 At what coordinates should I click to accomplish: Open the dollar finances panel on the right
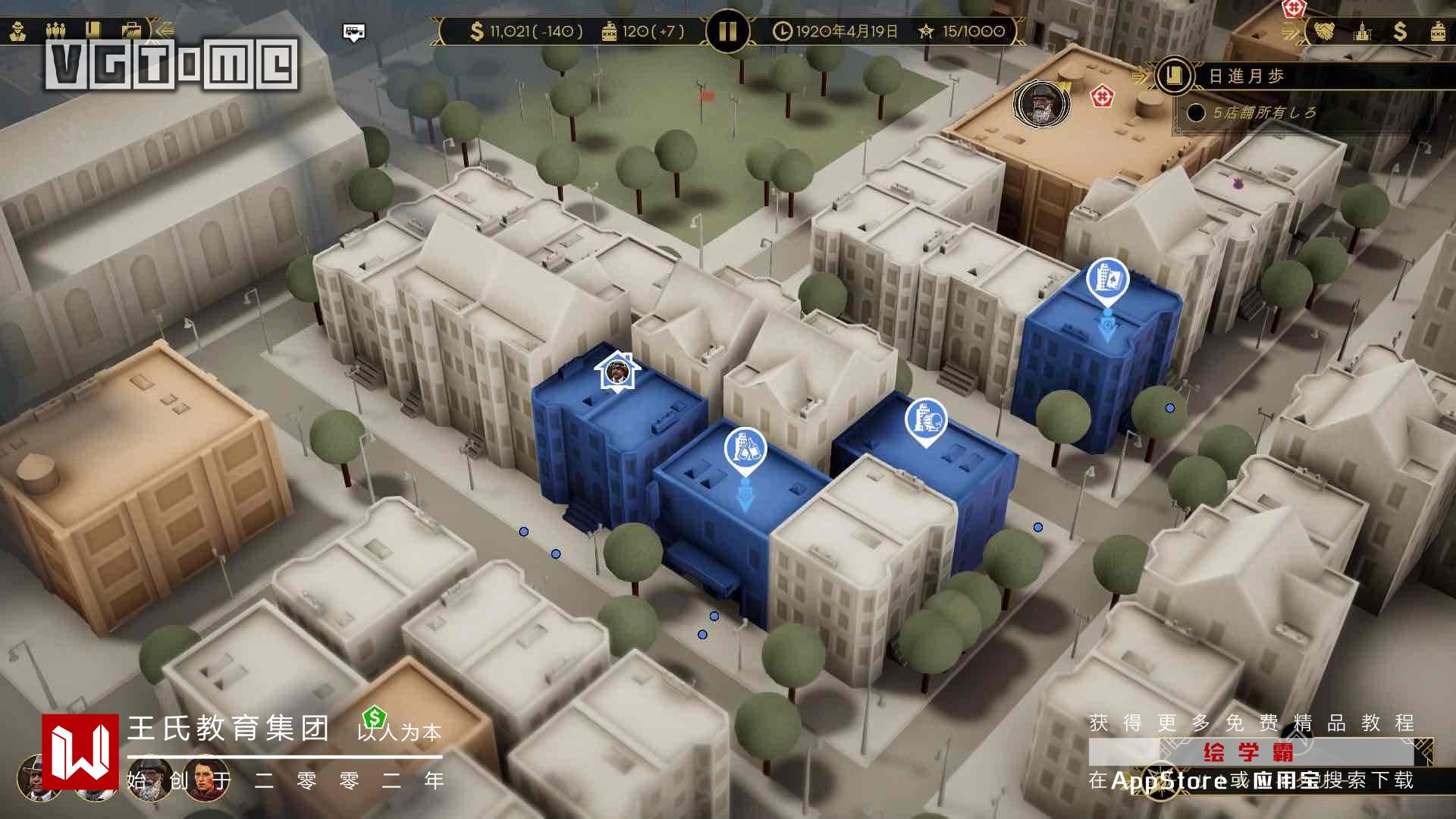1400,31
